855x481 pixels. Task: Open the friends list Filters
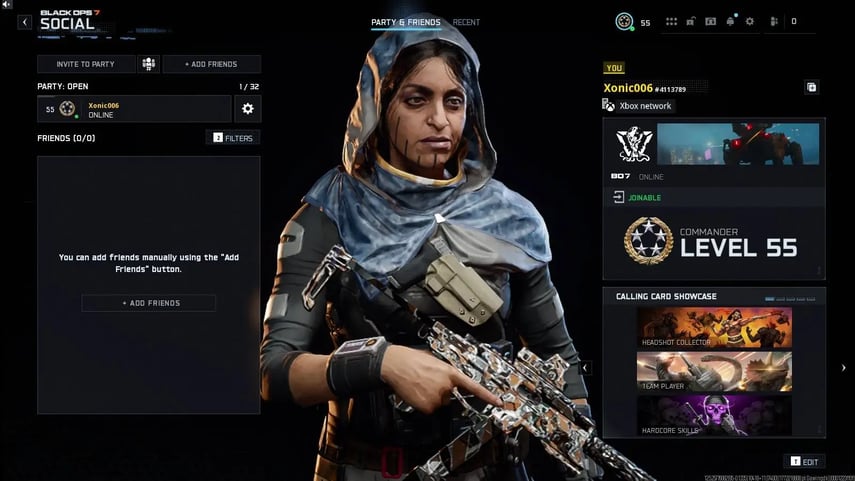point(233,138)
